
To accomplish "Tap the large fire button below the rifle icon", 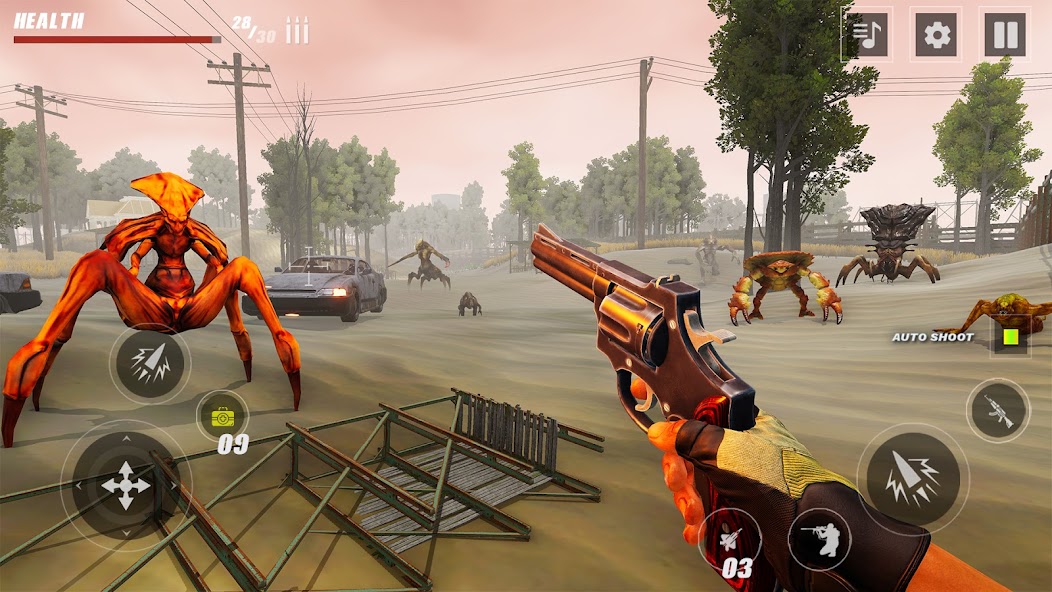I will pyautogui.click(x=912, y=477).
